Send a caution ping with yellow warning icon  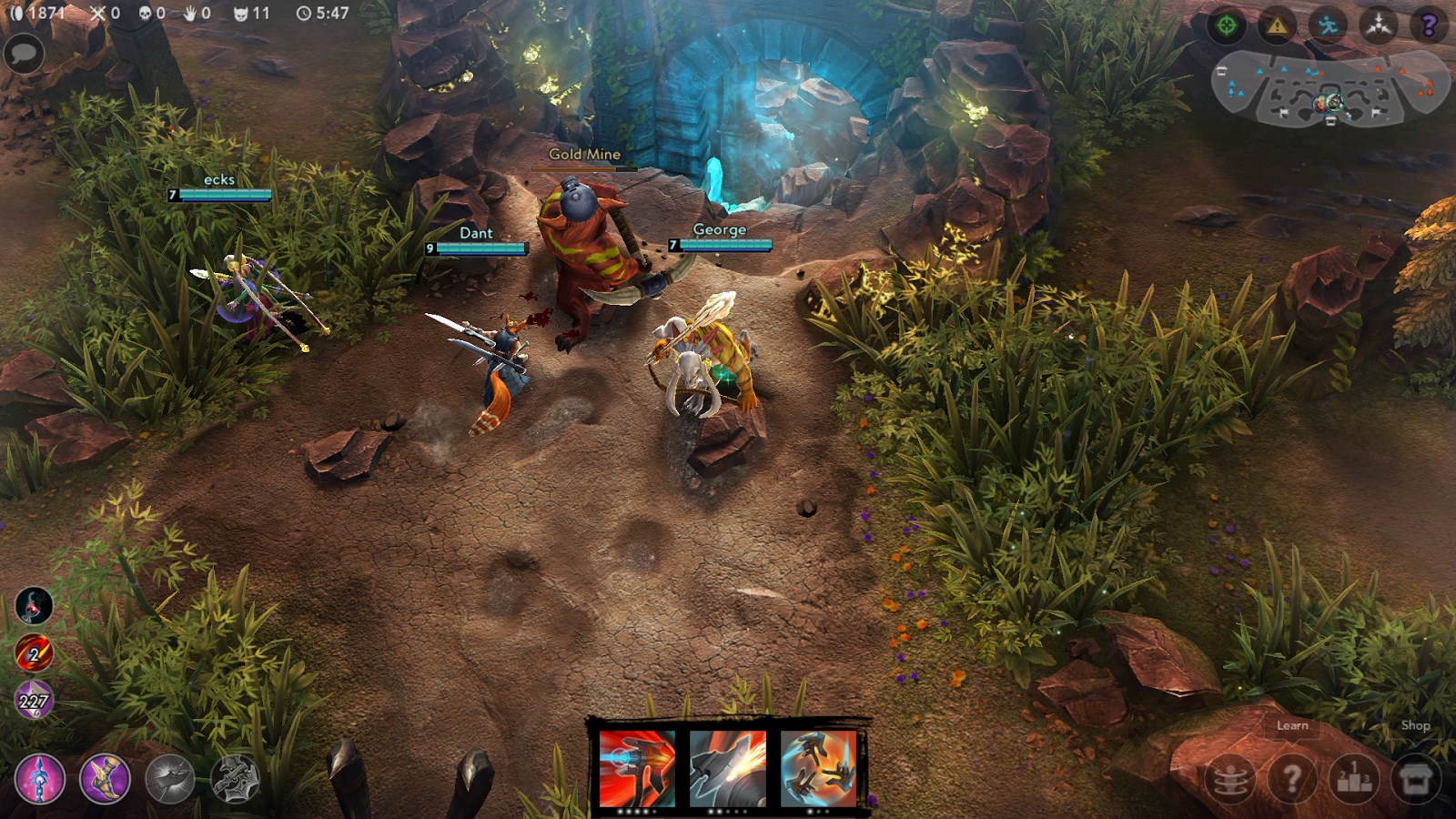coord(1278,25)
